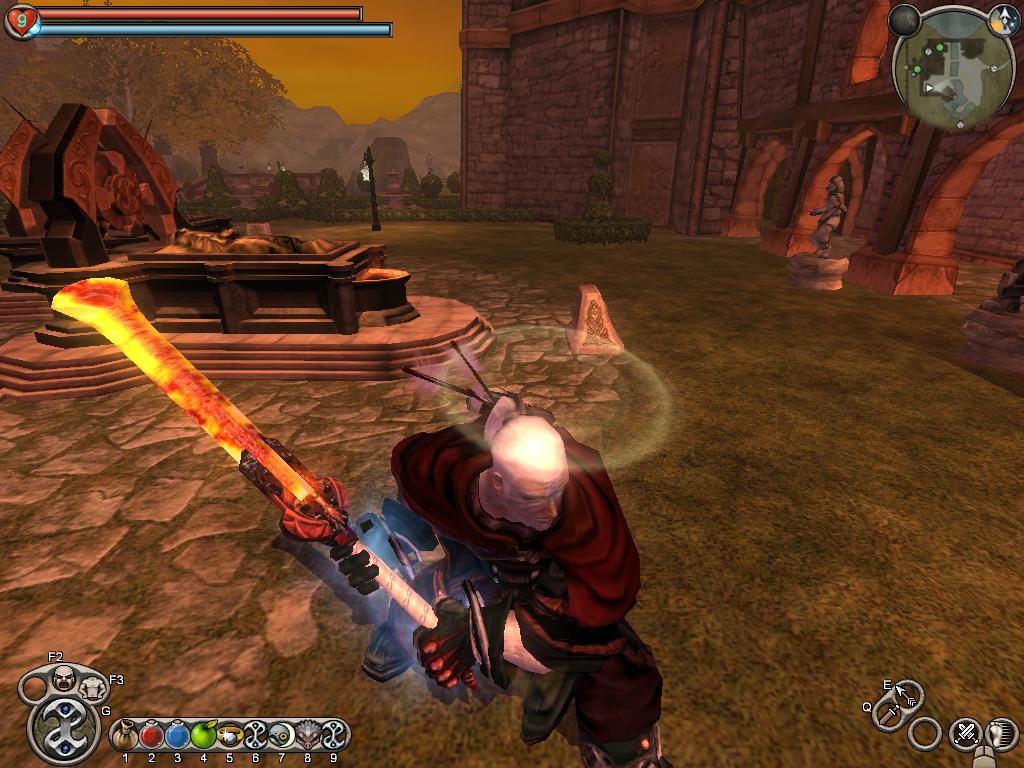Click the dark orb atop the minimap
This screenshot has width=1024, height=768.
[904, 19]
